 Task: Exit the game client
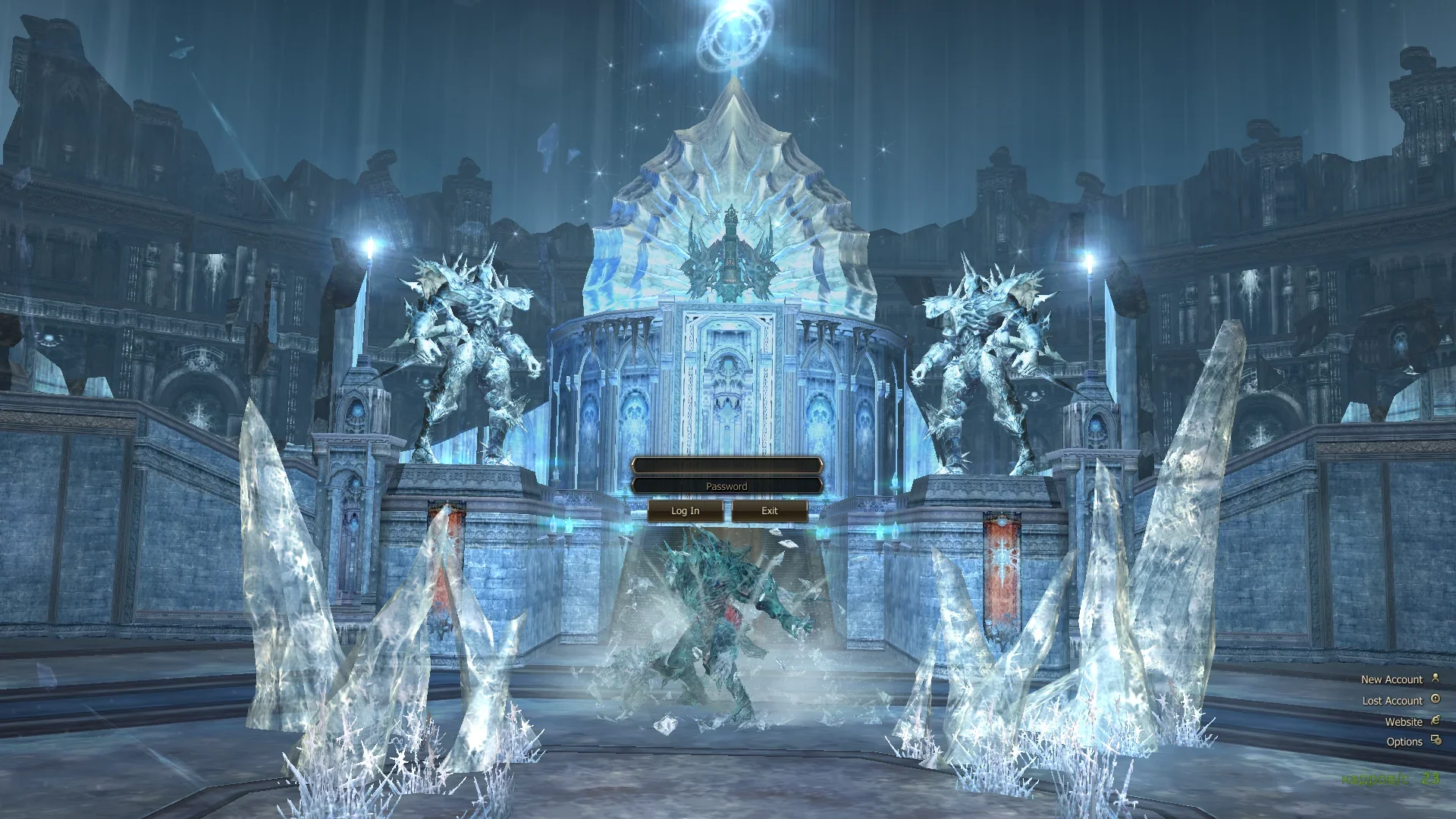click(769, 511)
